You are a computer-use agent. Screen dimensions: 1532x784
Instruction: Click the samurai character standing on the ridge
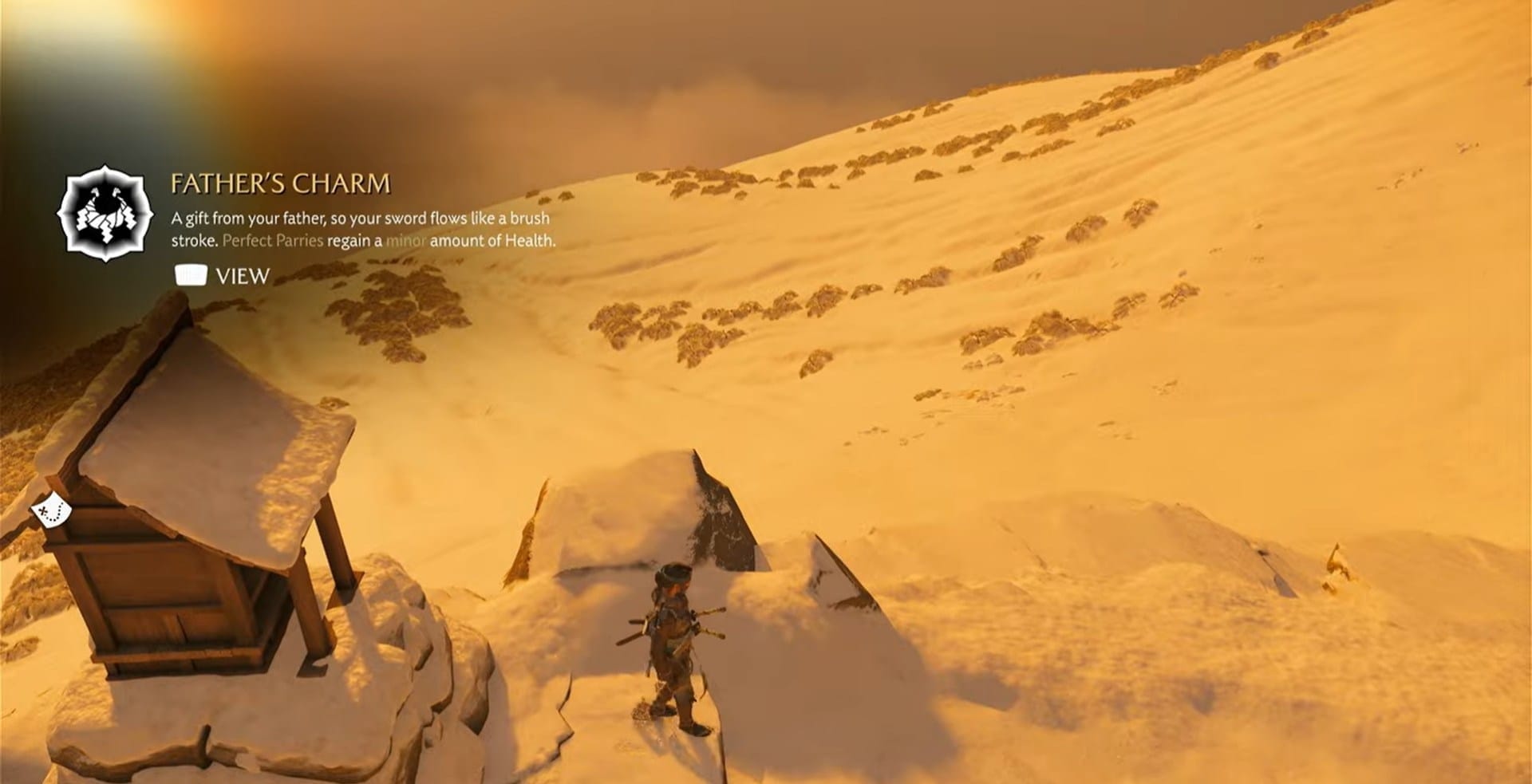(x=670, y=638)
